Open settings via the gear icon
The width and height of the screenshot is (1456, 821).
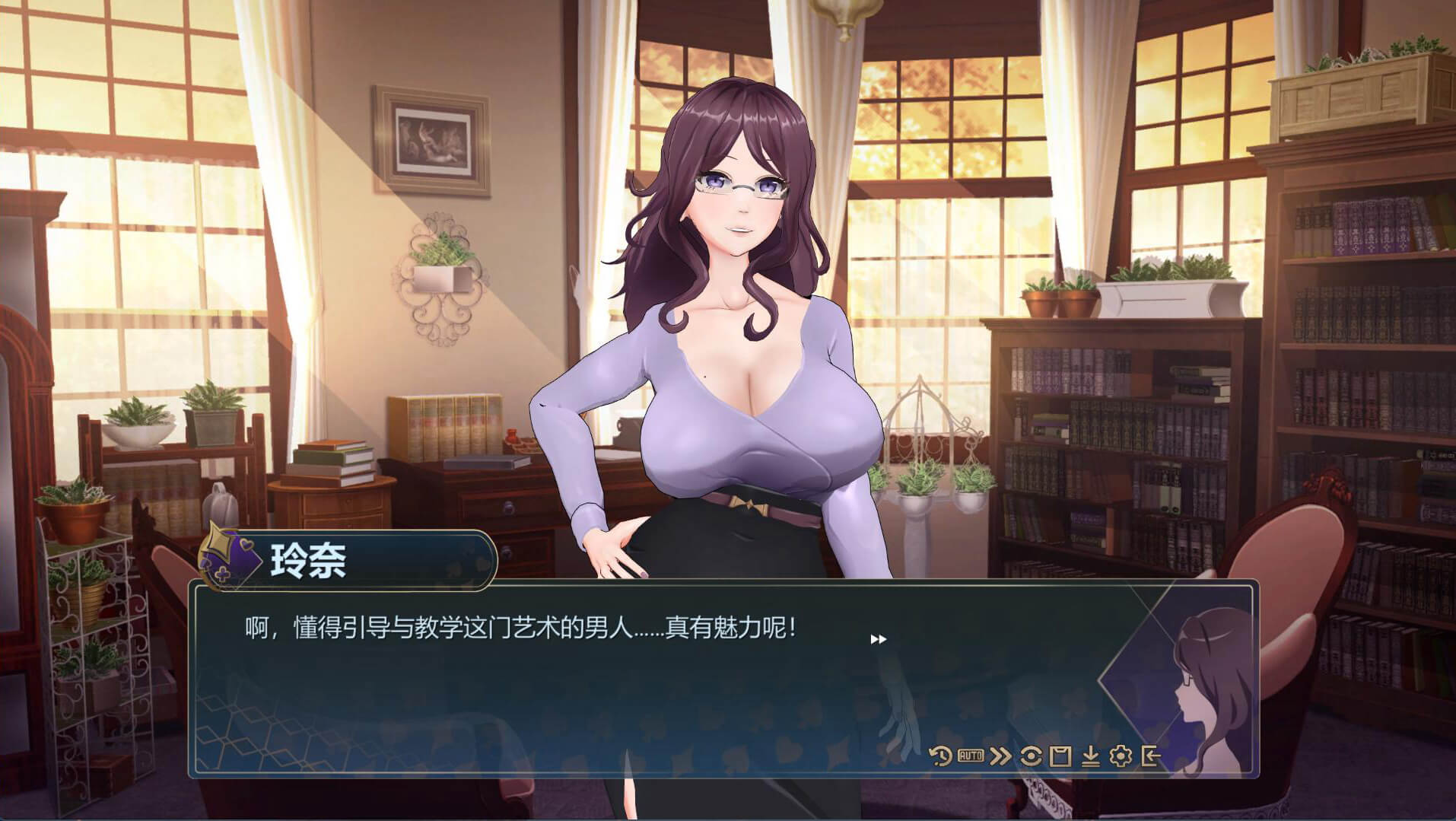tap(1121, 756)
